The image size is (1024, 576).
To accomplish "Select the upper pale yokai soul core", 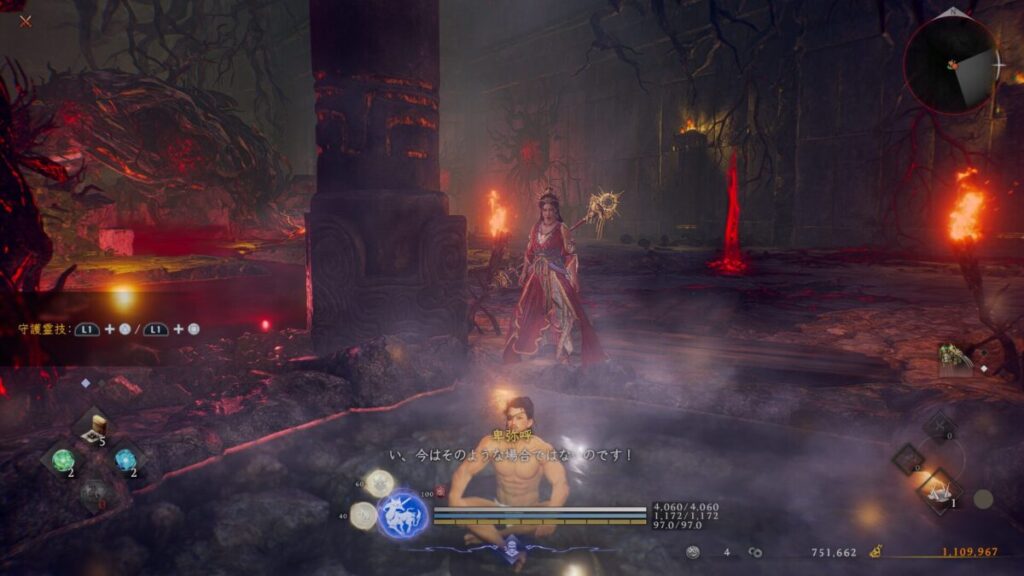I will [378, 483].
